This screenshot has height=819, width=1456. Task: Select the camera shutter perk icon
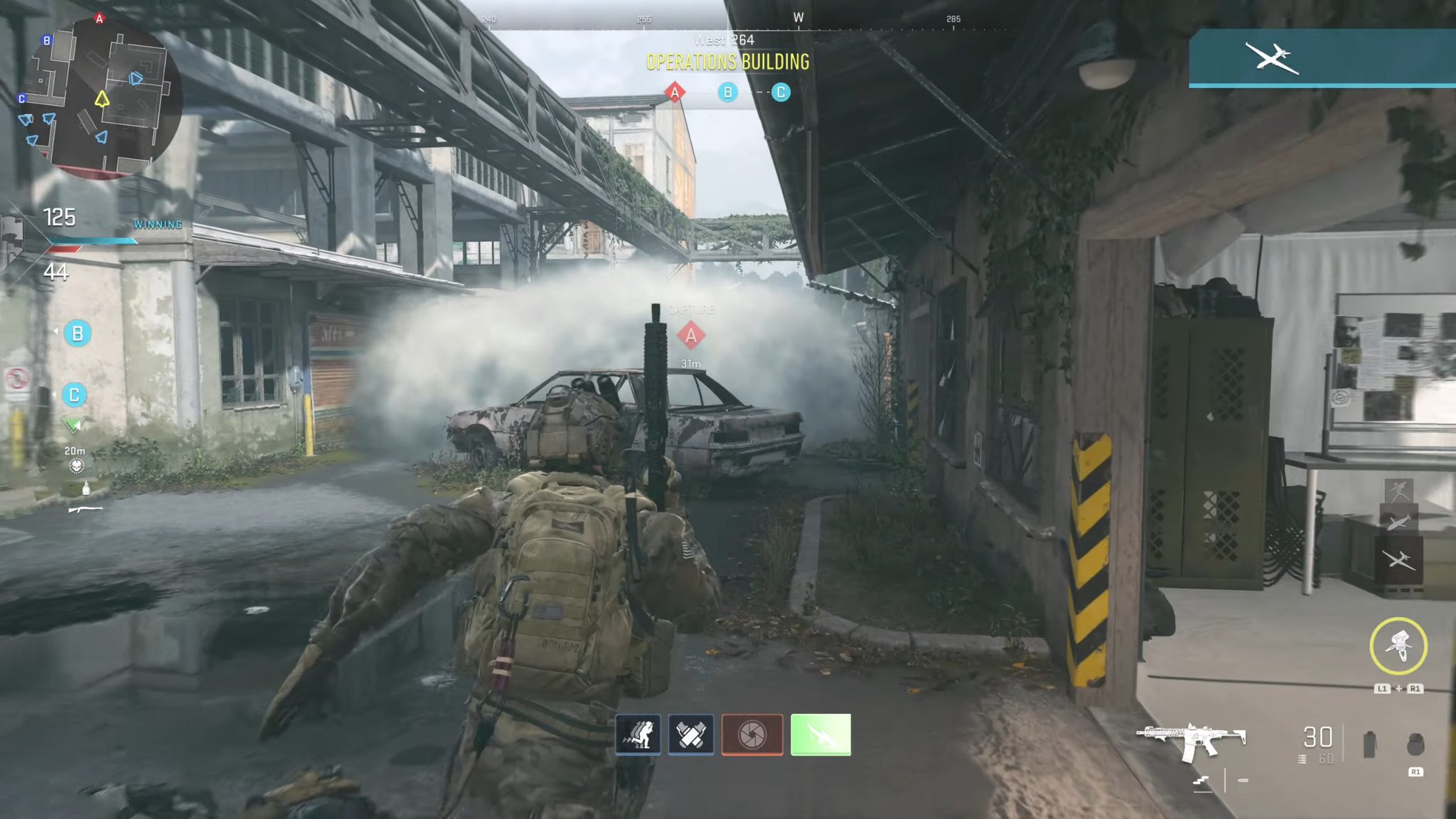[752, 734]
